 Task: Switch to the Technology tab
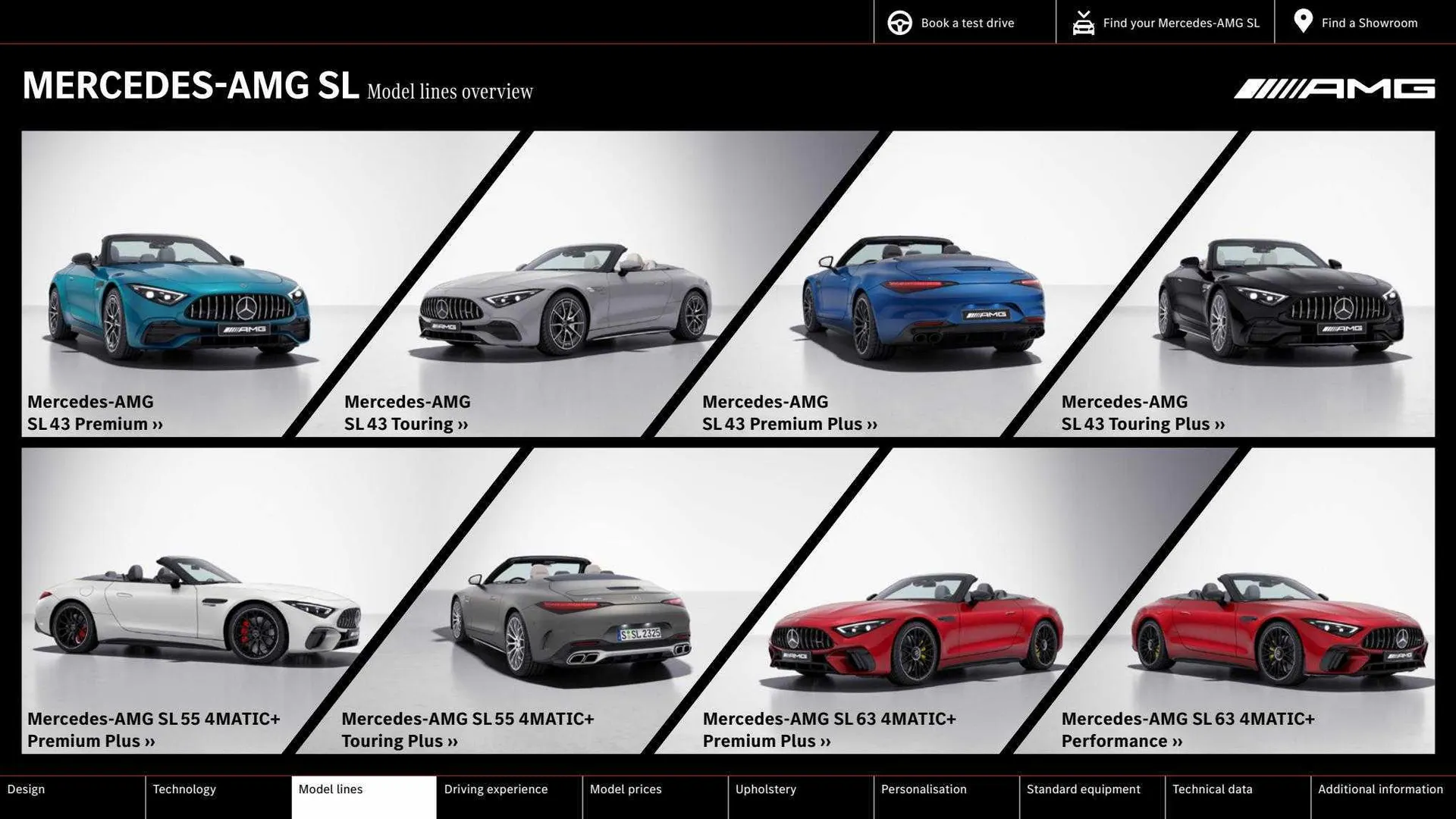[184, 789]
